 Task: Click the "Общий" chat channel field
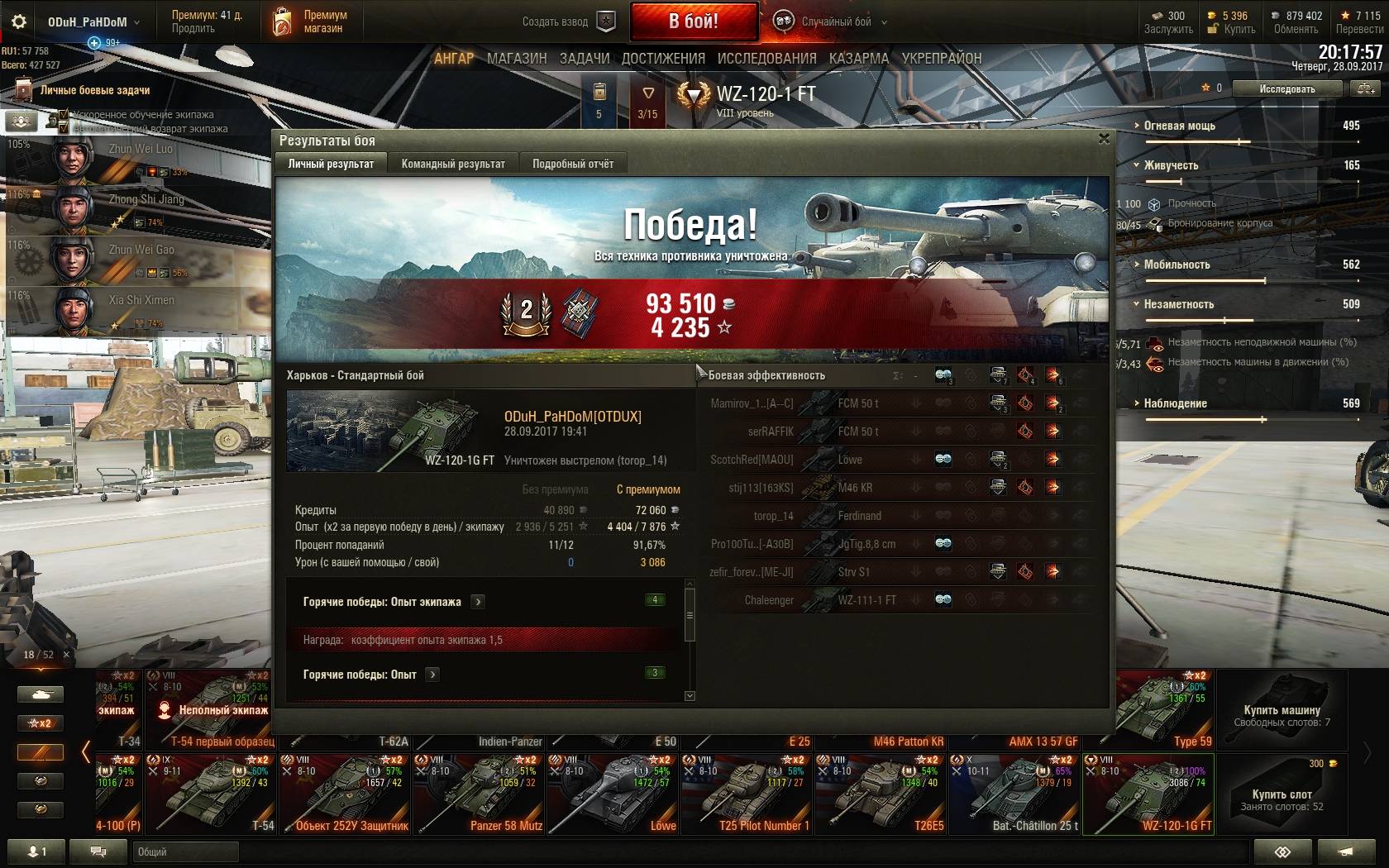point(185,851)
